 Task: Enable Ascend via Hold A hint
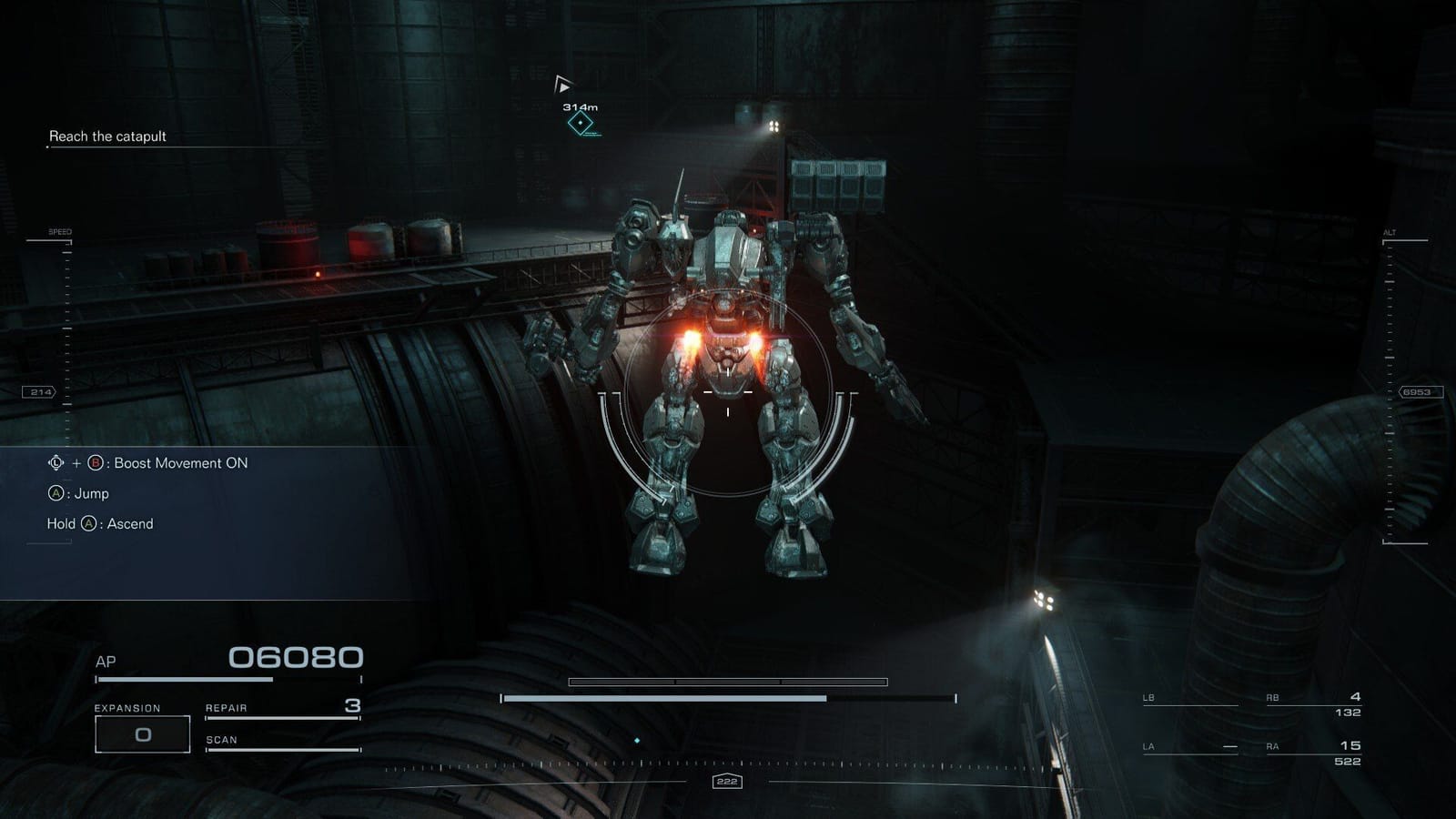point(100,524)
